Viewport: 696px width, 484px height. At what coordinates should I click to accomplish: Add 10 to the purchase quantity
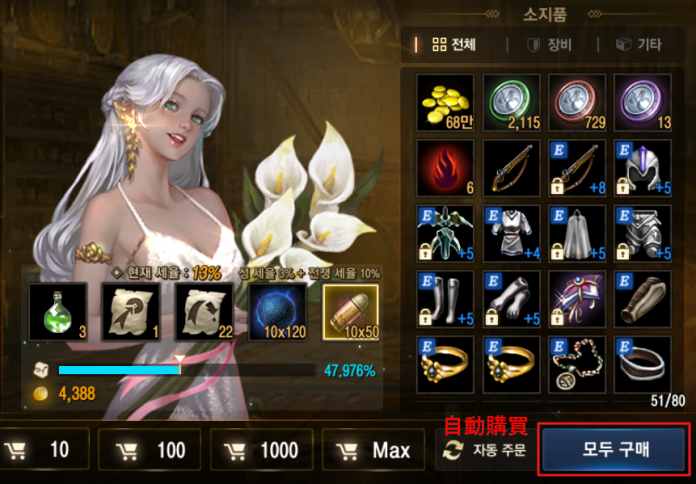45,450
